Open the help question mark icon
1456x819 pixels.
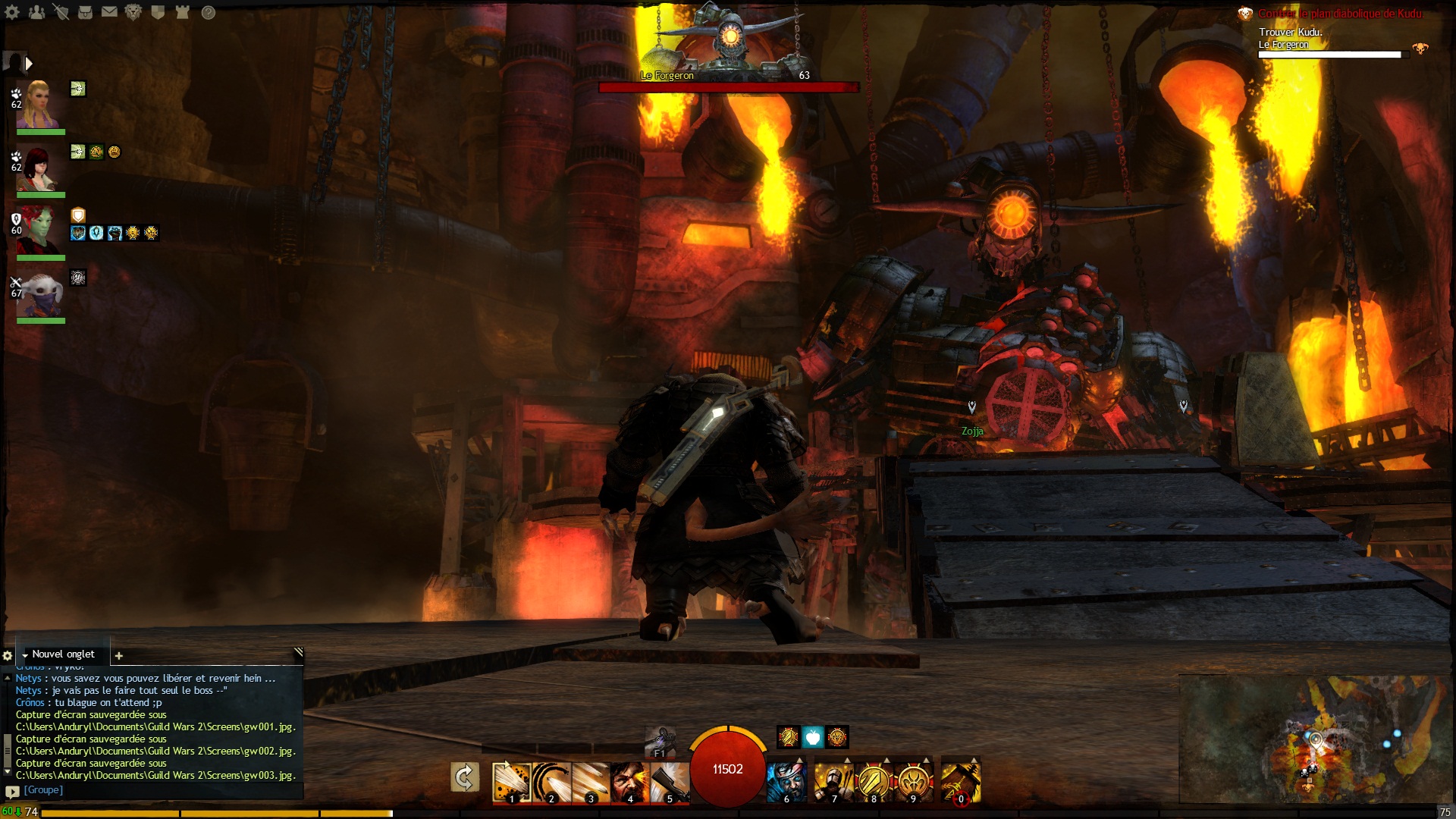point(209,12)
